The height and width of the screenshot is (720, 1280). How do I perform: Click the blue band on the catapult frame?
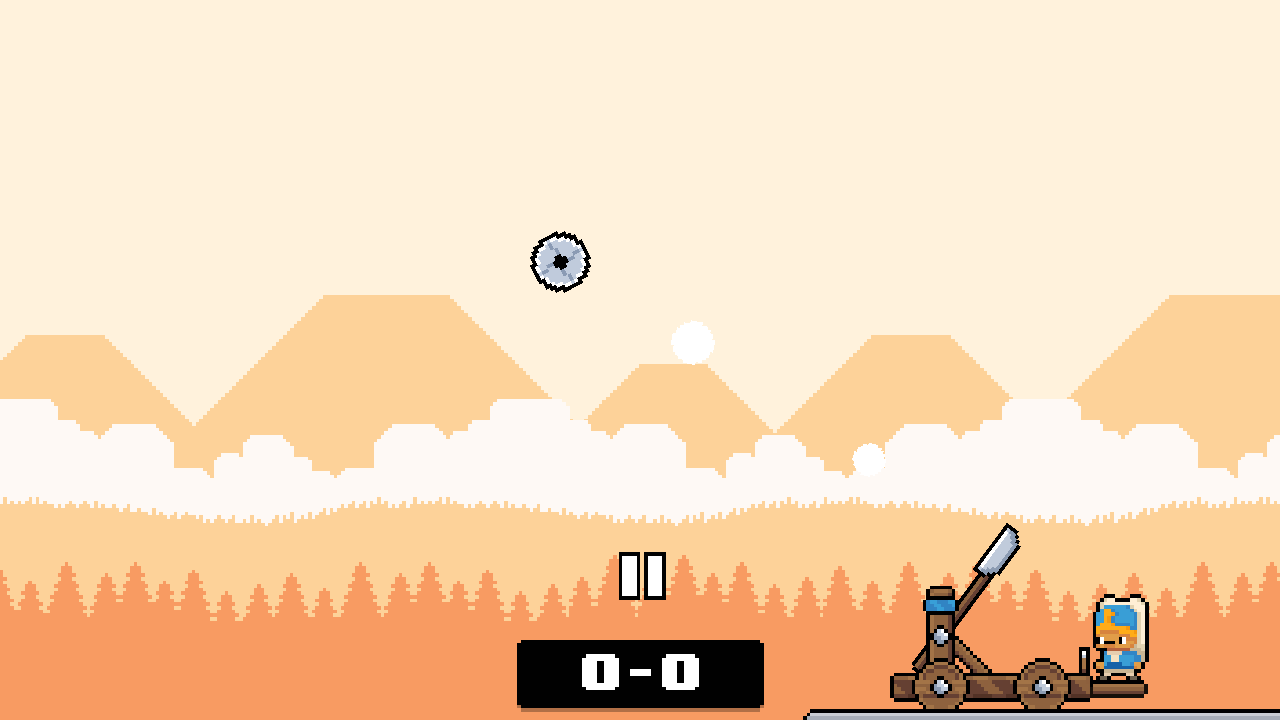pyautogui.click(x=940, y=605)
